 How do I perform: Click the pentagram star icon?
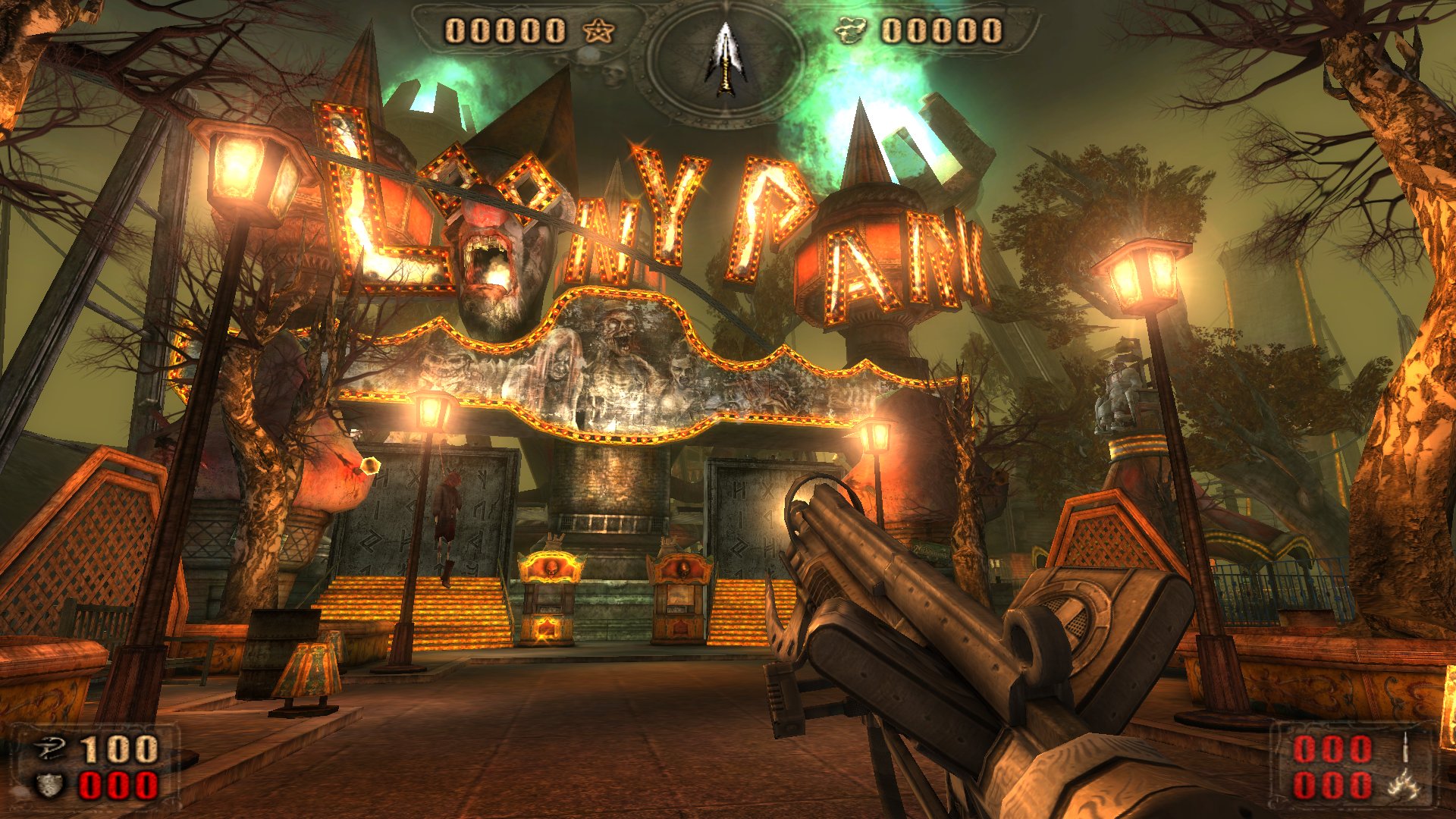click(x=599, y=31)
